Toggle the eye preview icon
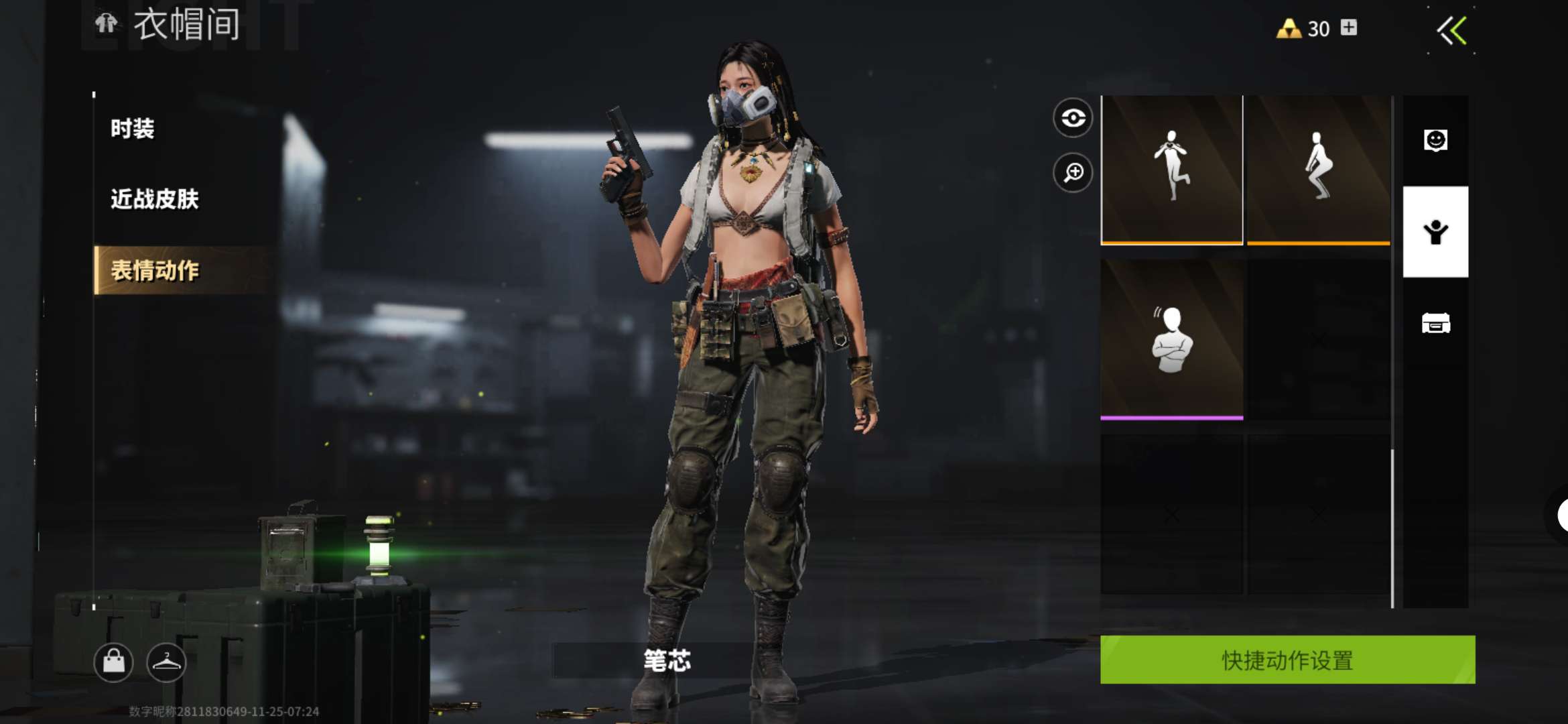 pyautogui.click(x=1073, y=118)
